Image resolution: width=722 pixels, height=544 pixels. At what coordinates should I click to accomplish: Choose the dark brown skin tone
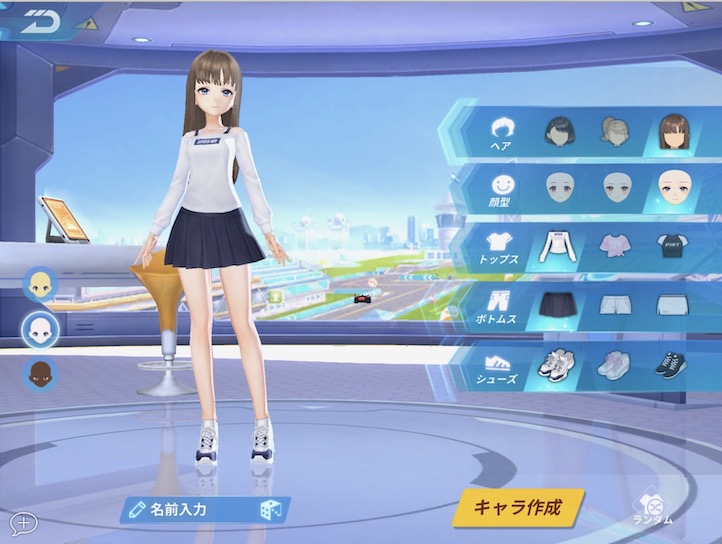point(41,375)
